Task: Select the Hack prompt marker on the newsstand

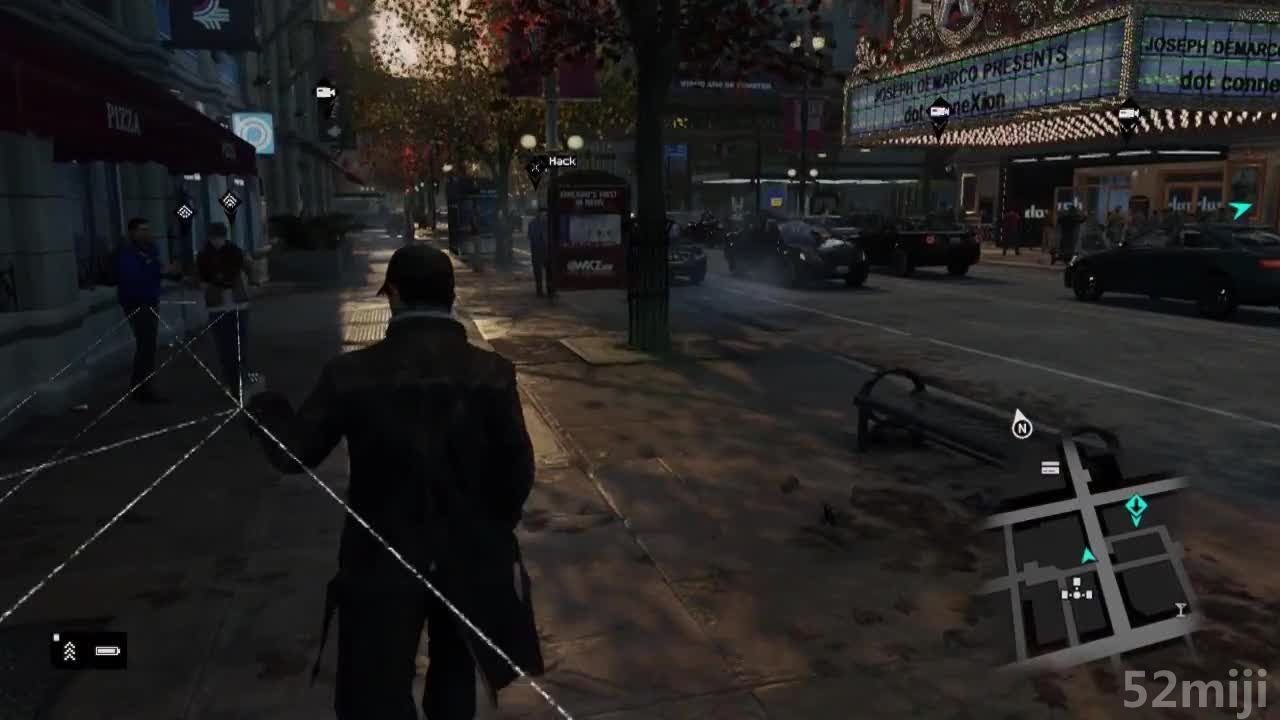Action: [x=537, y=171]
